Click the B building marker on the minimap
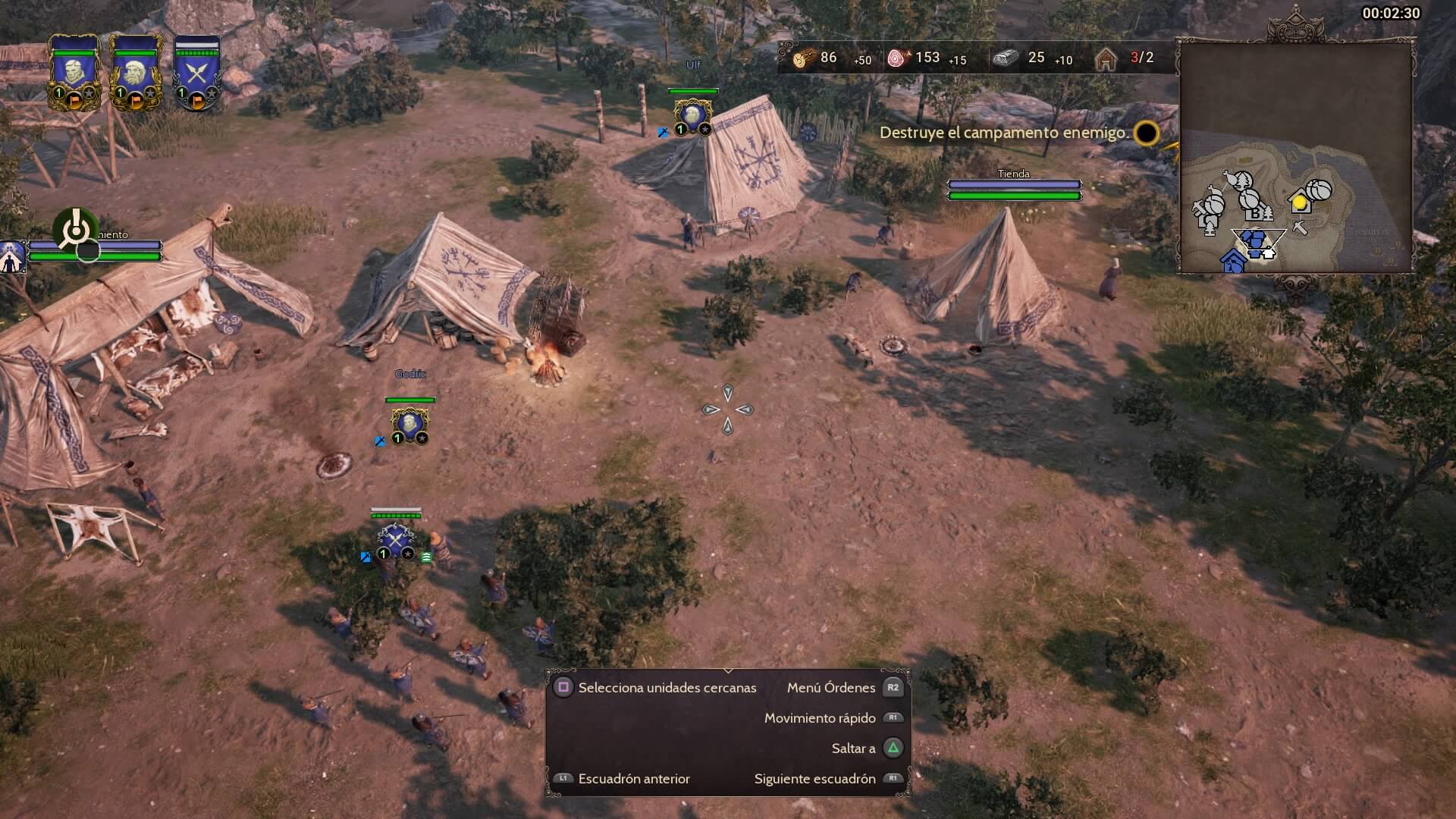 click(1254, 214)
